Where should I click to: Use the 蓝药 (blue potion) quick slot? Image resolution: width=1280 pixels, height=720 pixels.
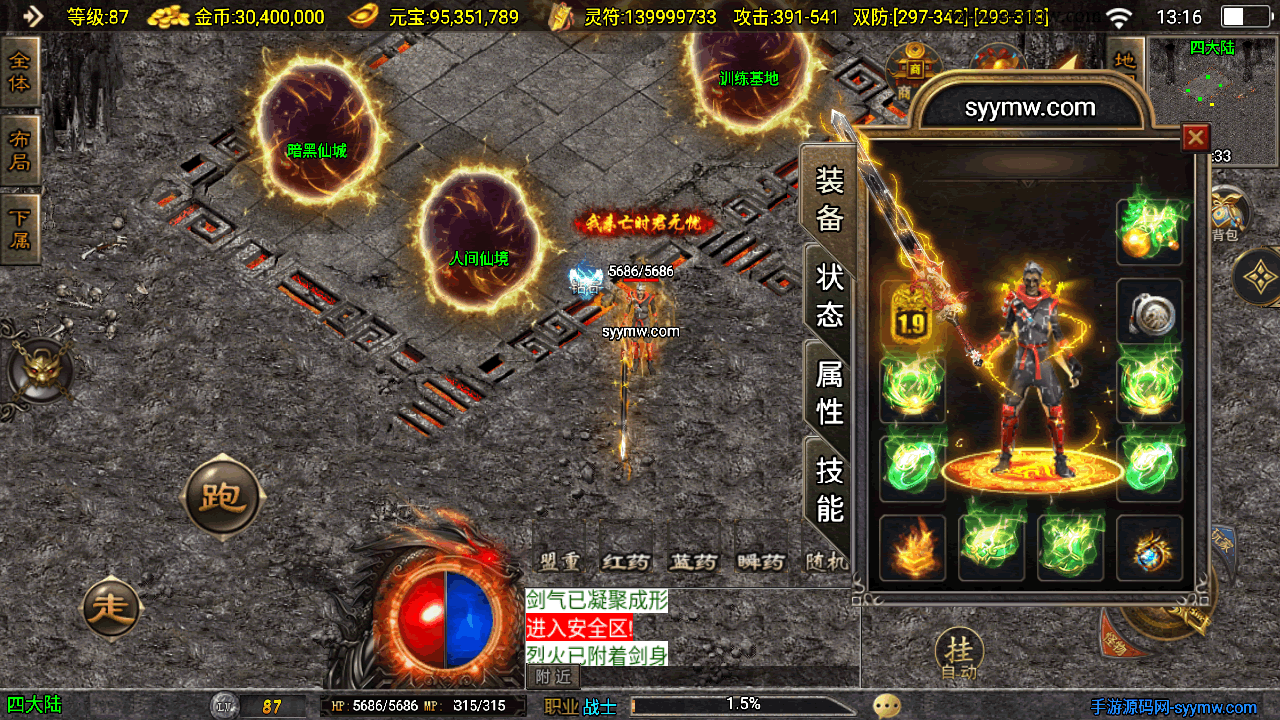point(693,561)
